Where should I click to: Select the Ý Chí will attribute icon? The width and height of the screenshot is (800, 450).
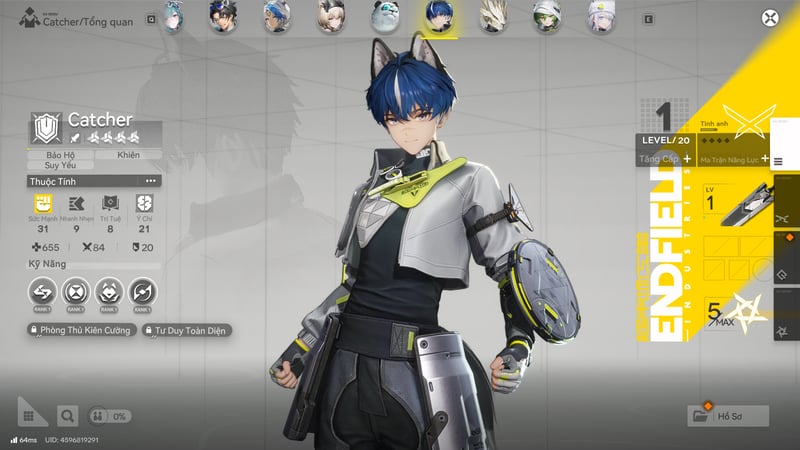tap(145, 203)
